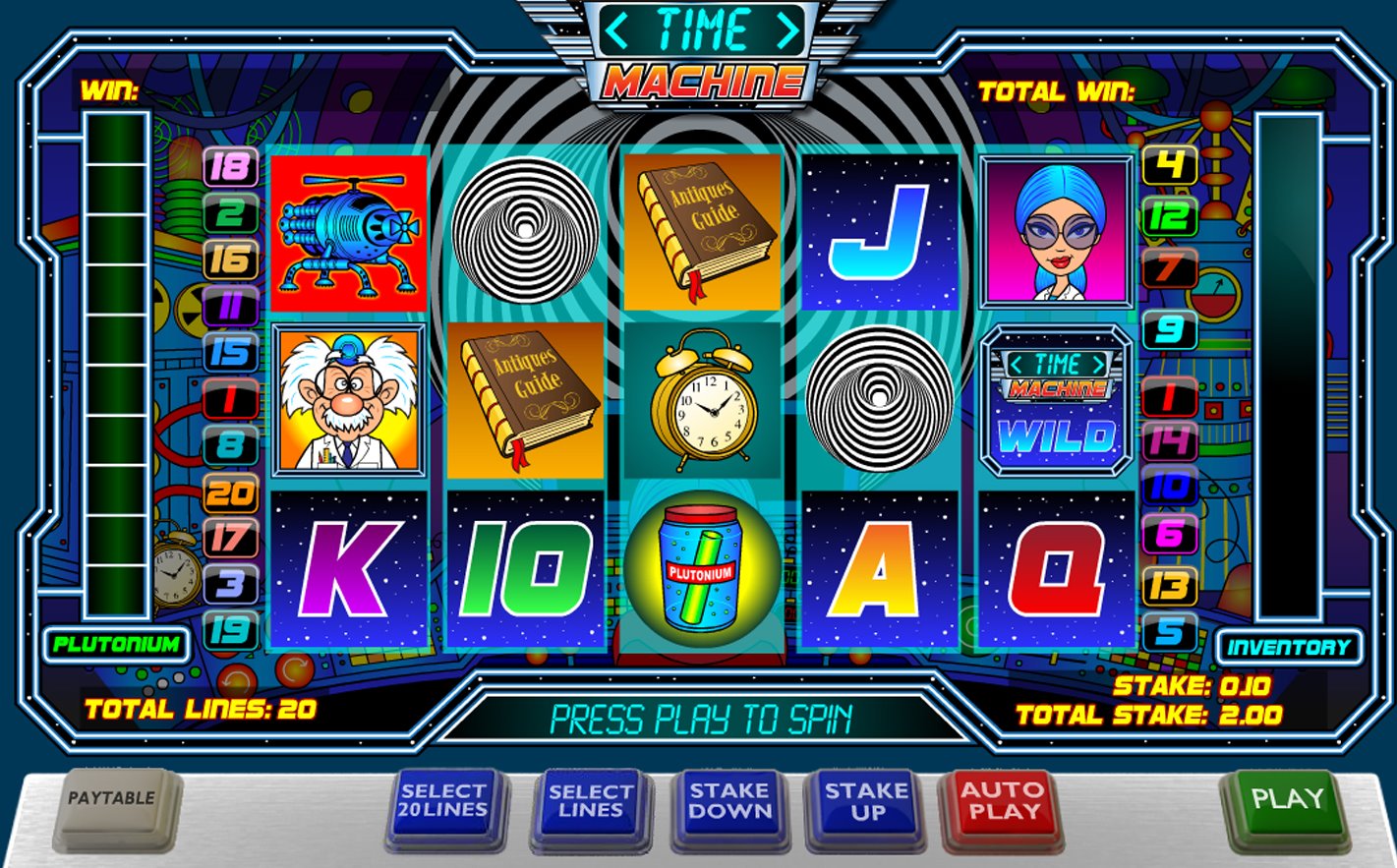Open the Paytable

111,799
